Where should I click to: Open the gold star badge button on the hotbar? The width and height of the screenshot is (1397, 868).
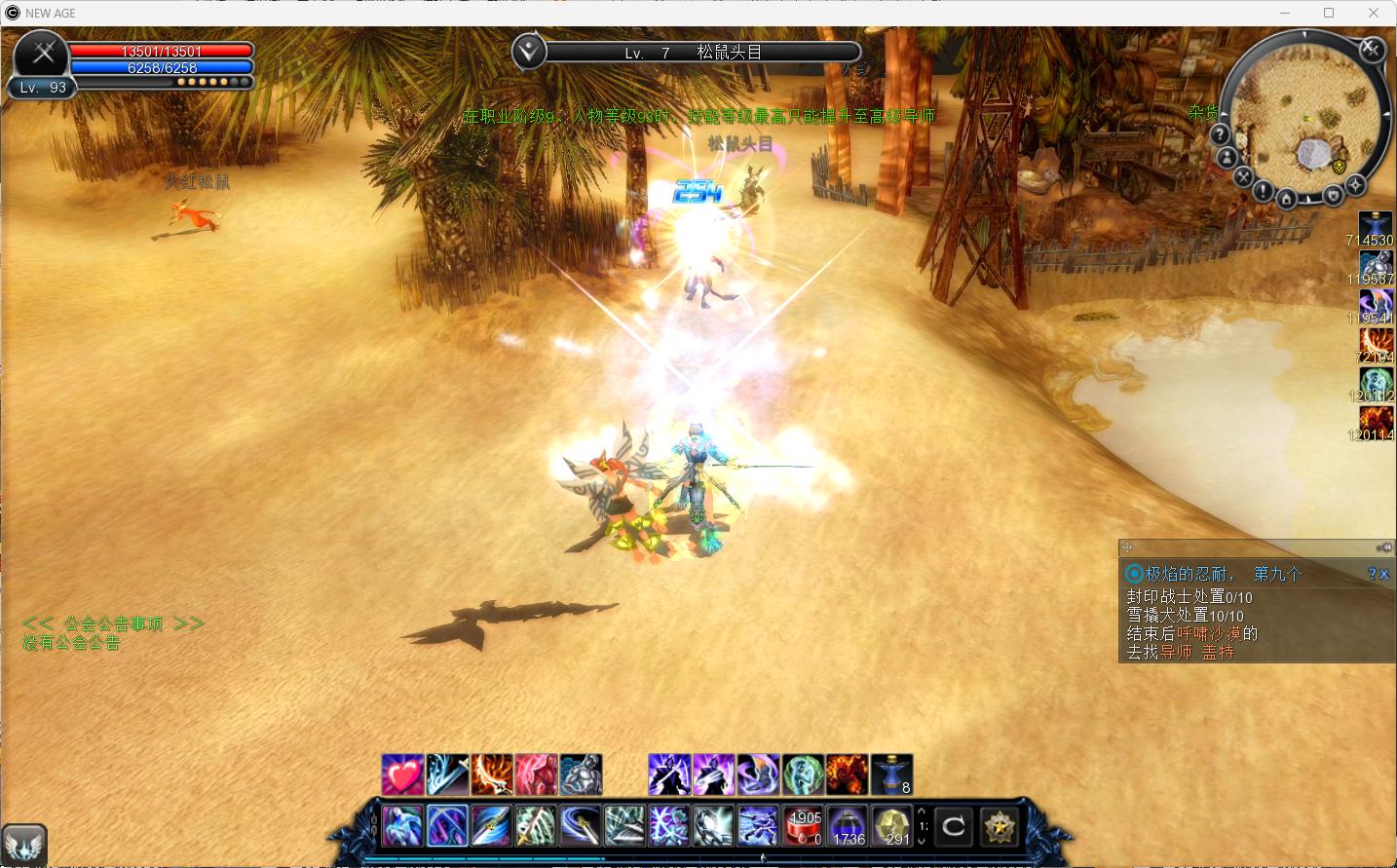[x=999, y=827]
